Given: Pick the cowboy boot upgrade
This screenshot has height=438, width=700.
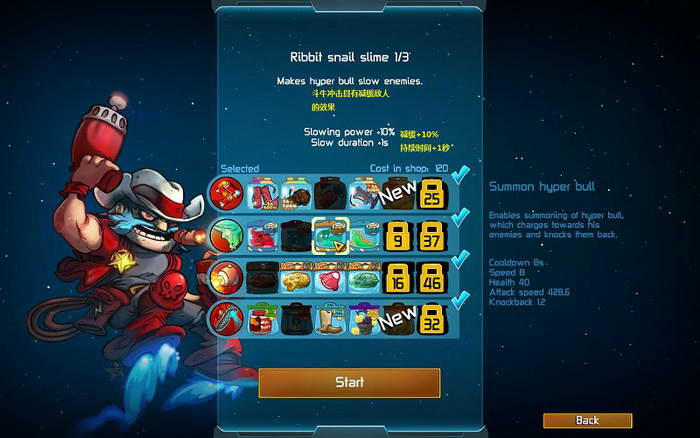Looking at the screenshot, I should pyautogui.click(x=329, y=320).
